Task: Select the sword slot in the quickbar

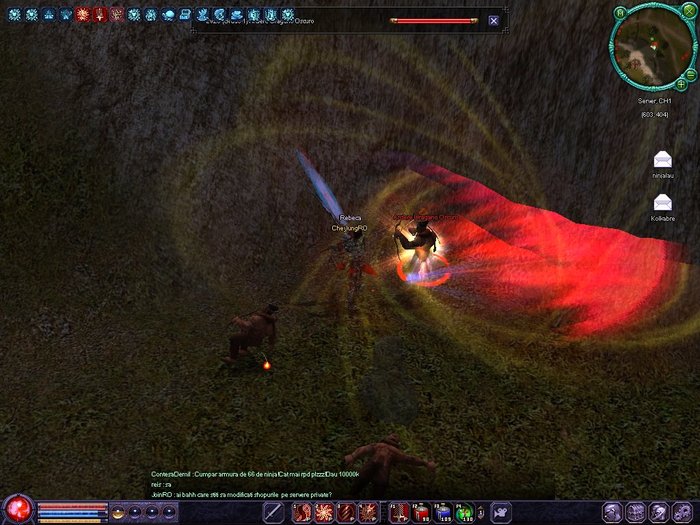Action: pyautogui.click(x=275, y=513)
